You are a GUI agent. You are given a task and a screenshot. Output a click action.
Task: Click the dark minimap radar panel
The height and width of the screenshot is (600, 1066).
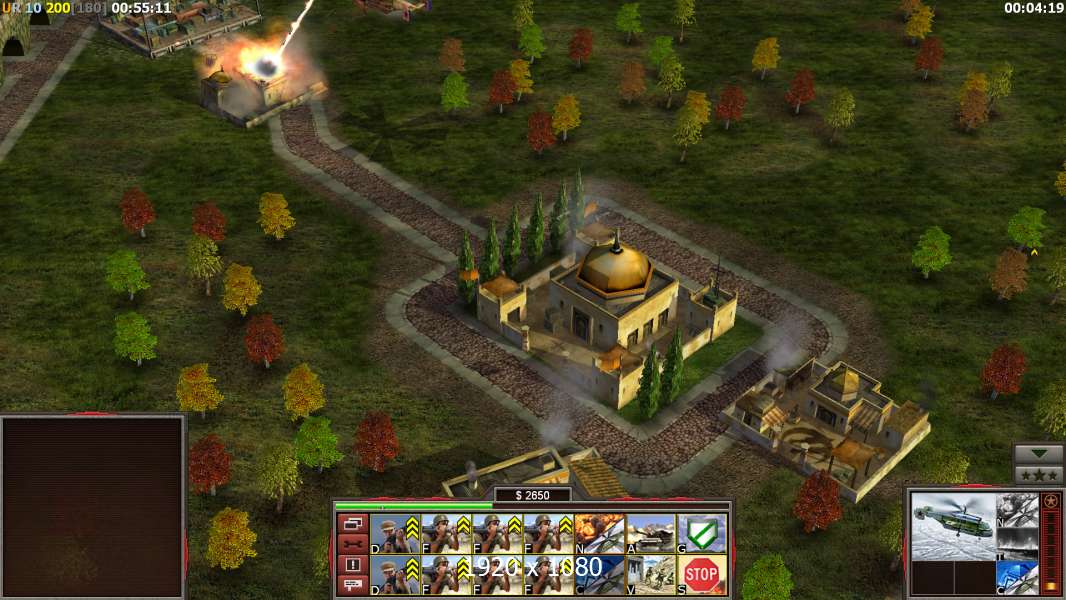pyautogui.click(x=93, y=506)
